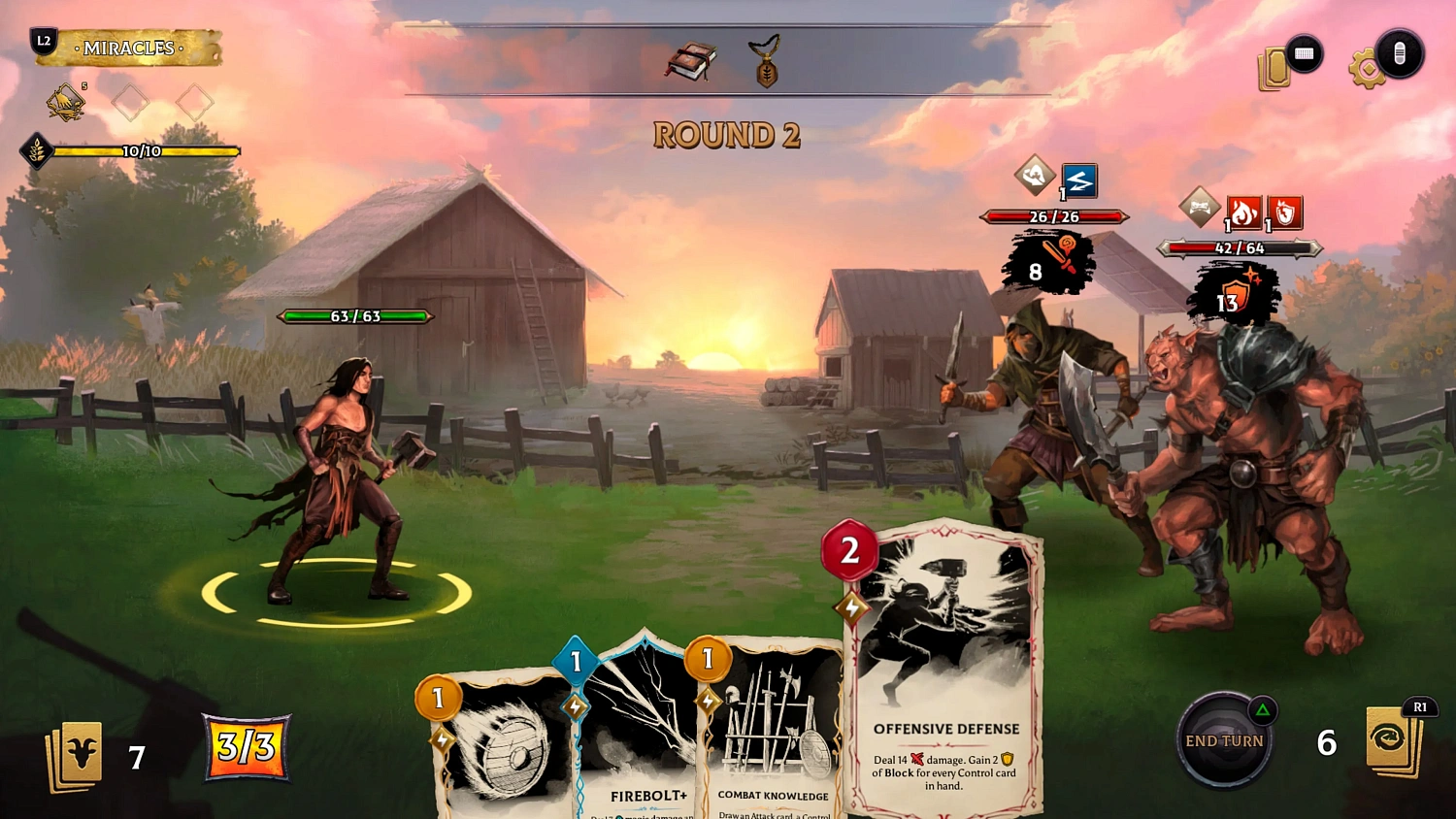
Task: Open the full deck view
Action: 1274,70
